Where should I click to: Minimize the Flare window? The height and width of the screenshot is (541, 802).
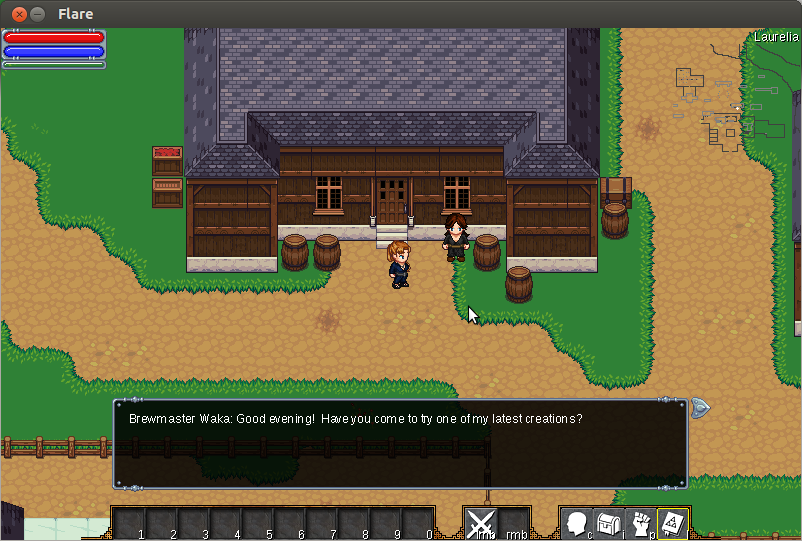tap(38, 14)
